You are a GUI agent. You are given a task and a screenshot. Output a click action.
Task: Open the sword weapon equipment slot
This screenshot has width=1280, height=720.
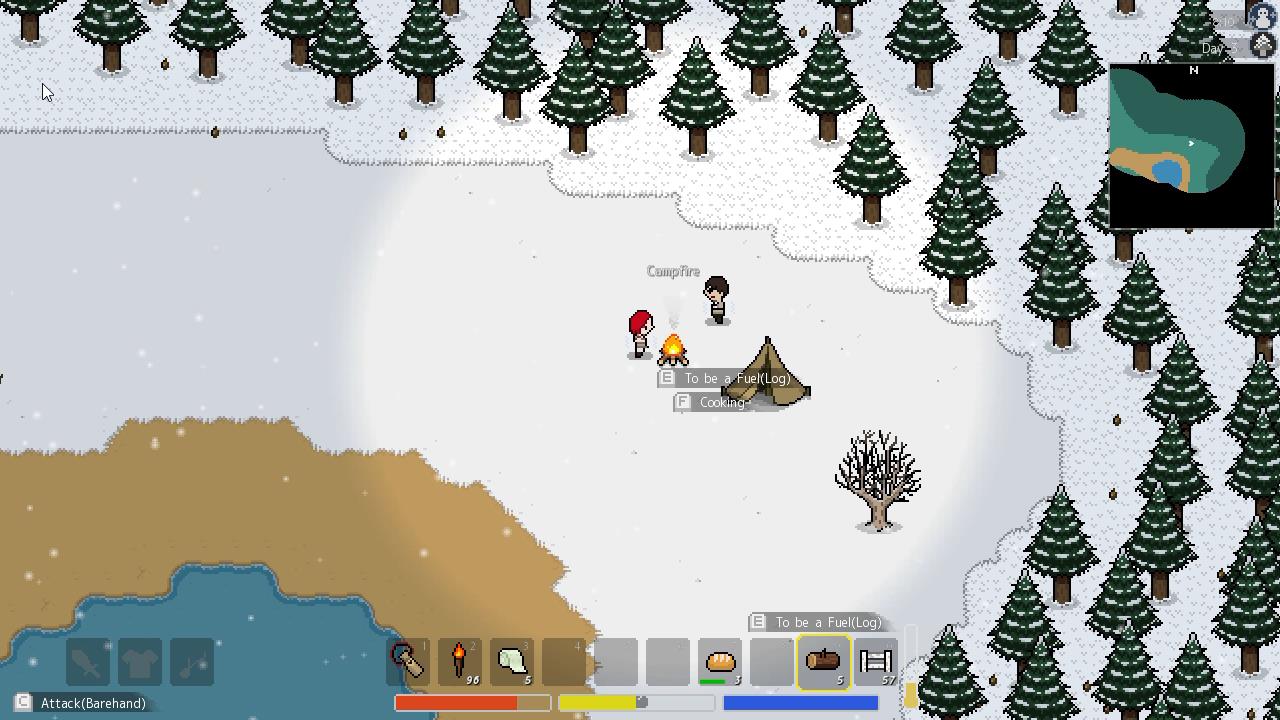tap(88, 662)
